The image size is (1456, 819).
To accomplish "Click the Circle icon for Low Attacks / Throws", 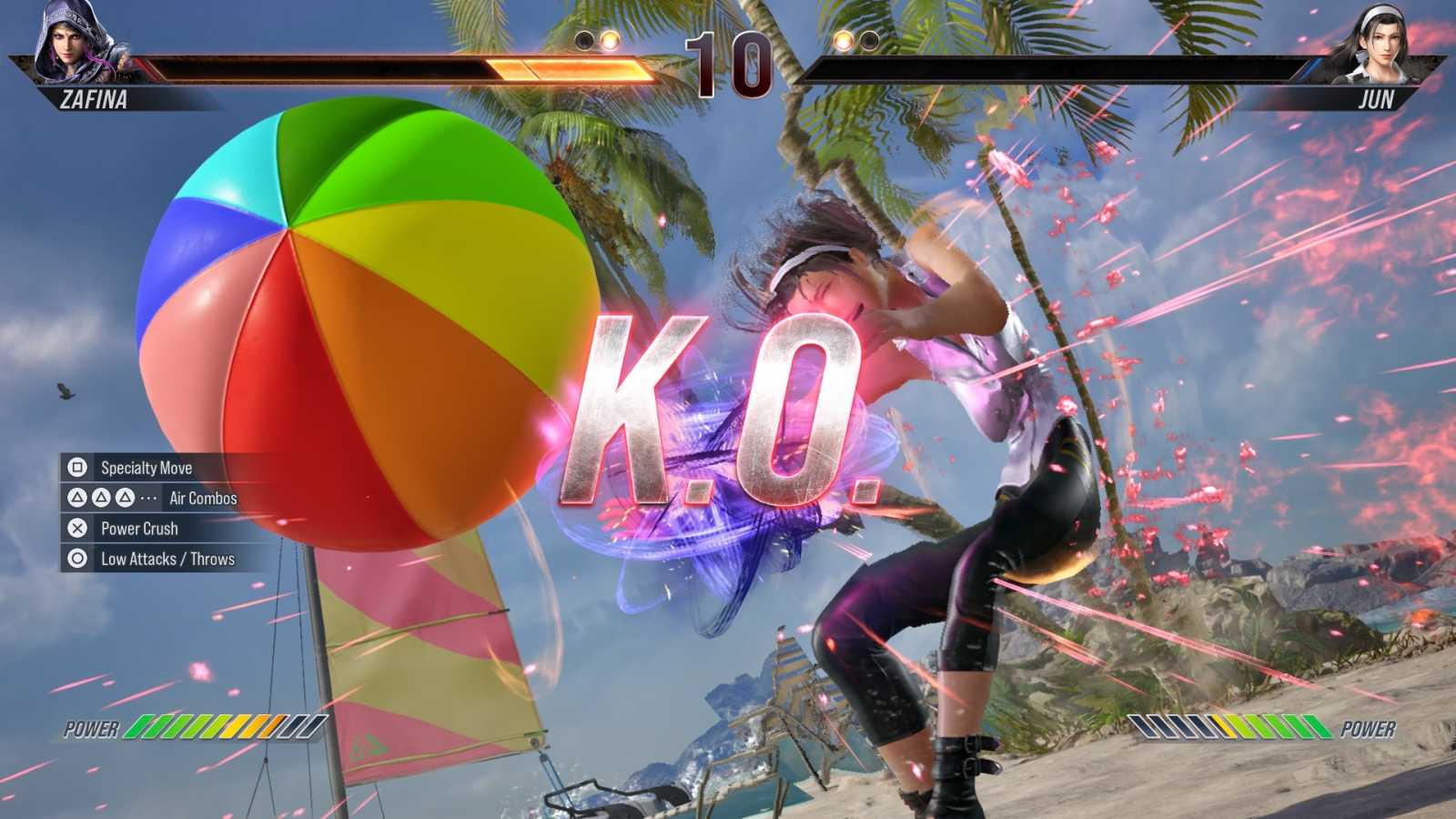I will tap(77, 559).
